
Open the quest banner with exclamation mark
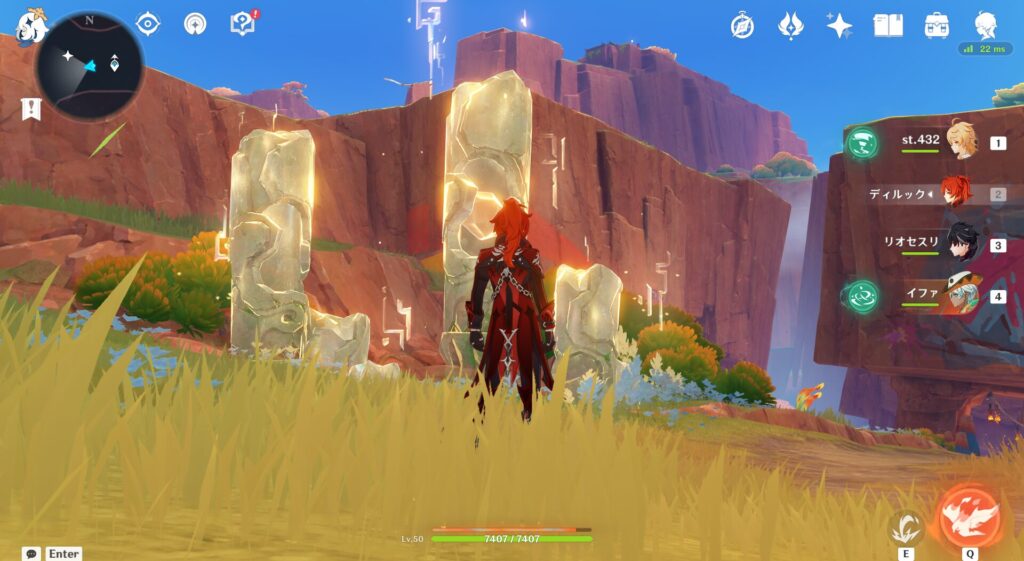click(30, 109)
